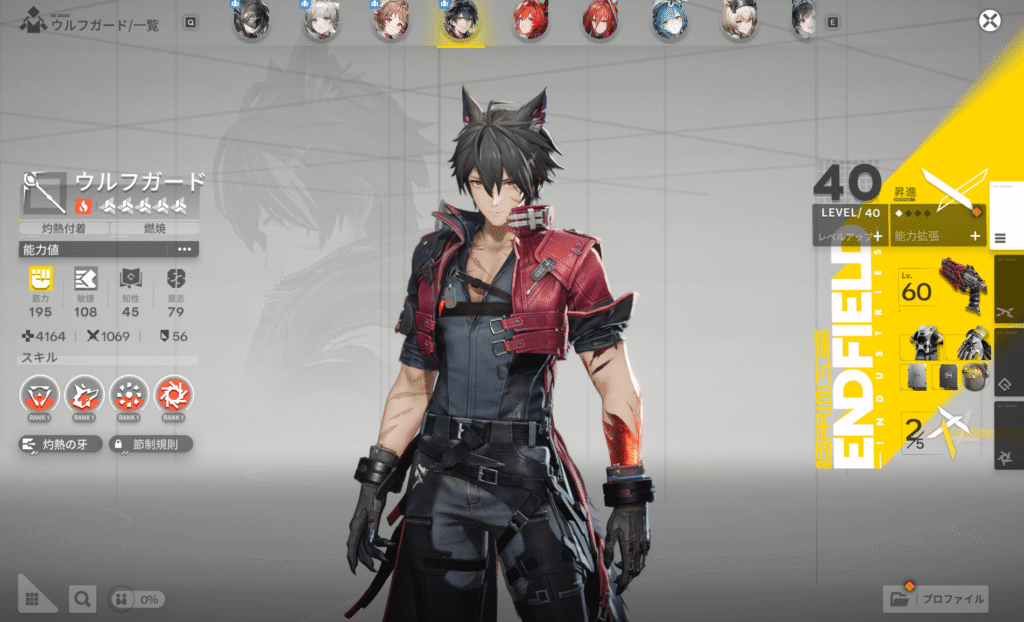The width and height of the screenshot is (1024, 622).
Task: Click the magnifying glass inspect button
Action: (x=81, y=599)
